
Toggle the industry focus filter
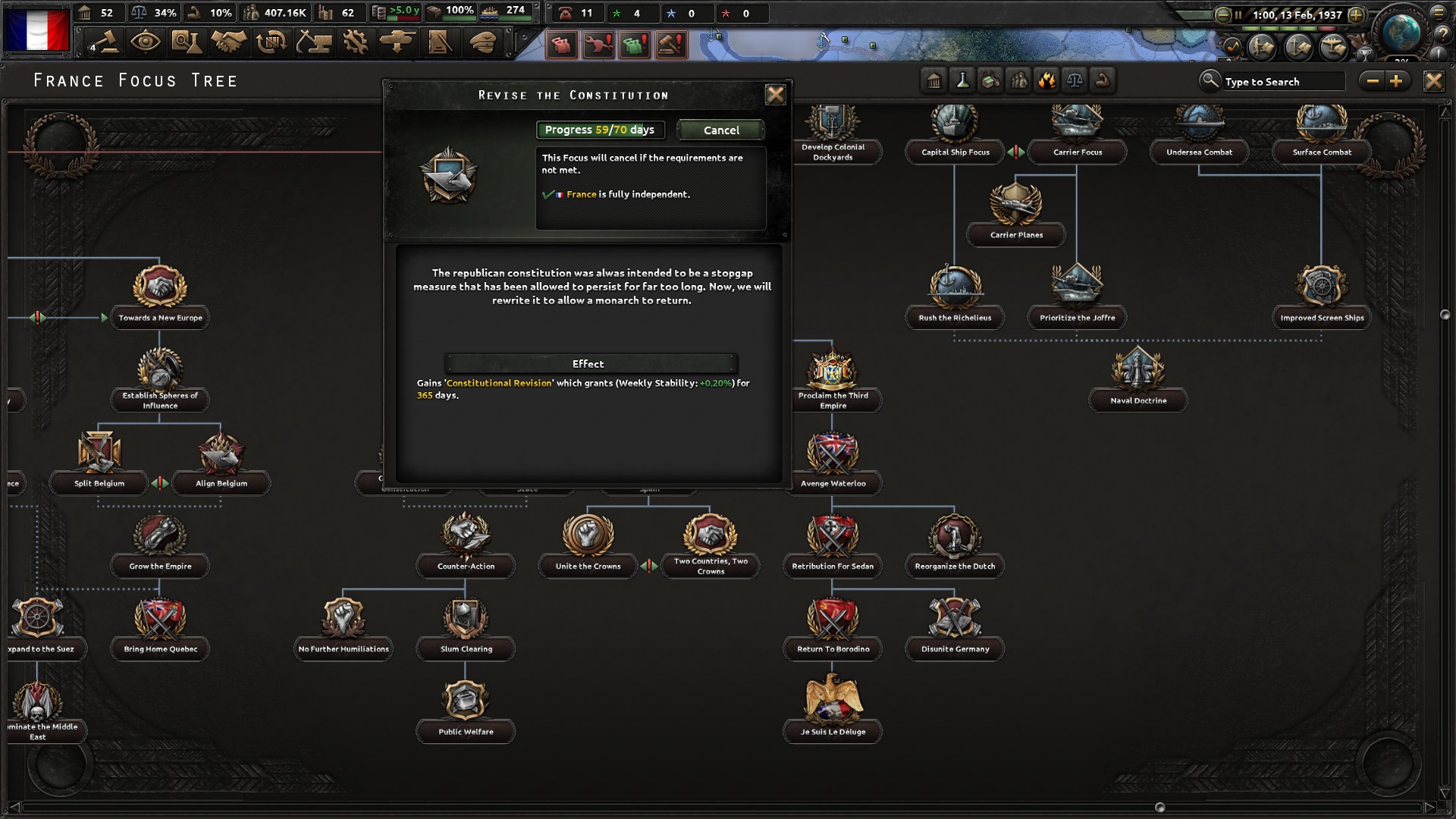pyautogui.click(x=990, y=79)
